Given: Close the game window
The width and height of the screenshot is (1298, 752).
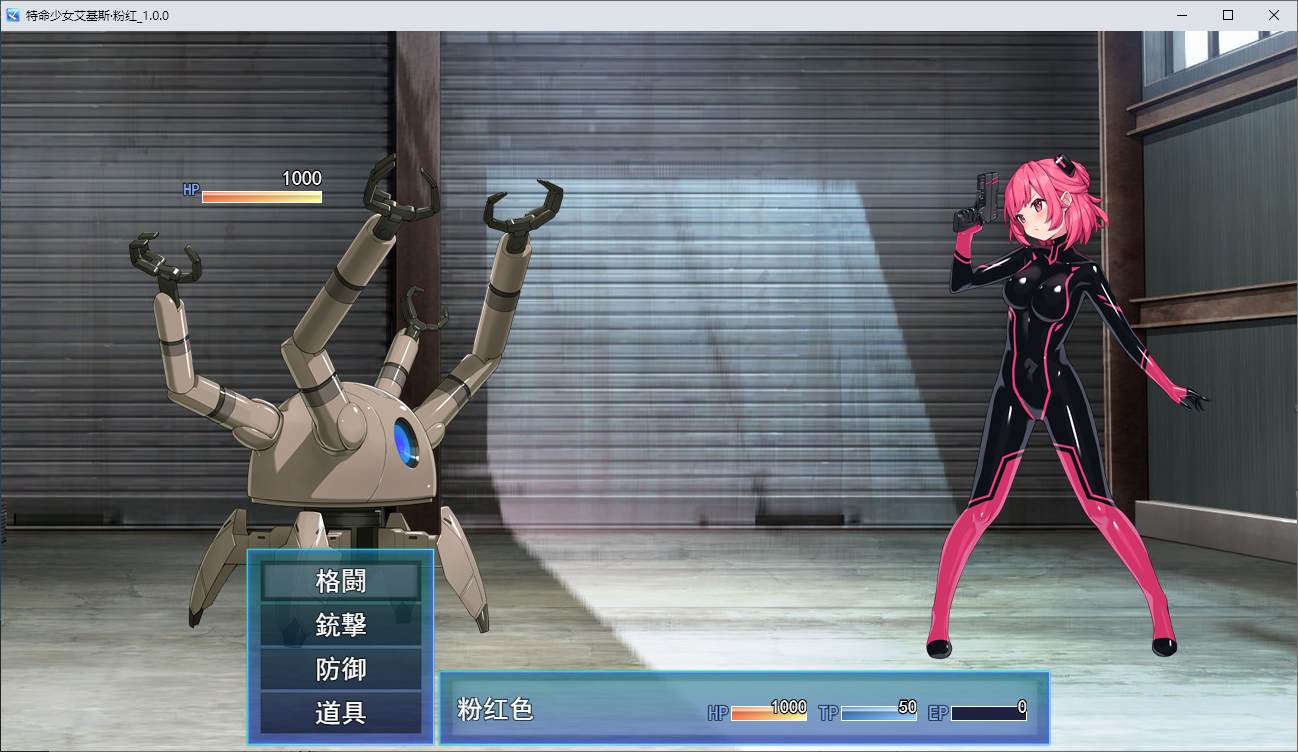Looking at the screenshot, I should [x=1273, y=15].
